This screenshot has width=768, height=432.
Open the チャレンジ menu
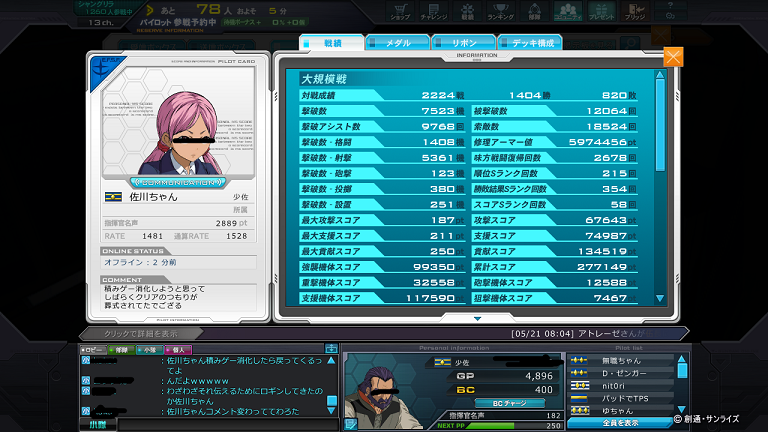pyautogui.click(x=433, y=12)
